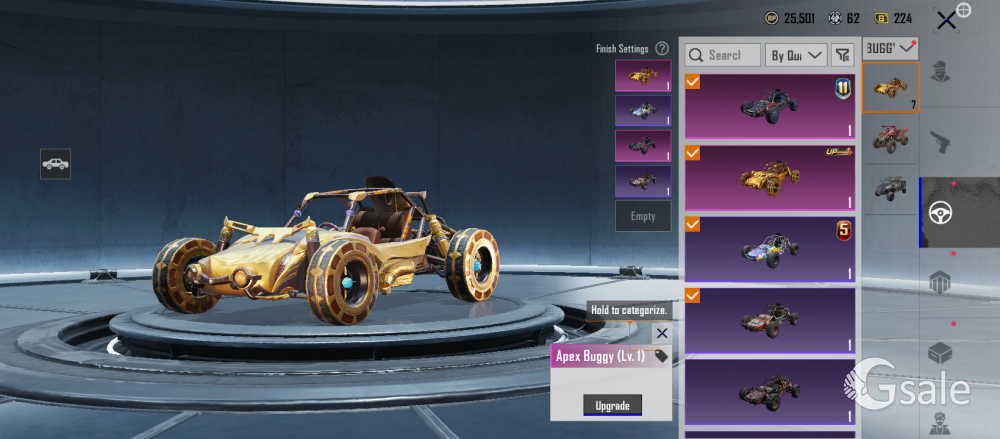Open the skin filter options
The height and width of the screenshot is (439, 1000).
click(x=842, y=55)
